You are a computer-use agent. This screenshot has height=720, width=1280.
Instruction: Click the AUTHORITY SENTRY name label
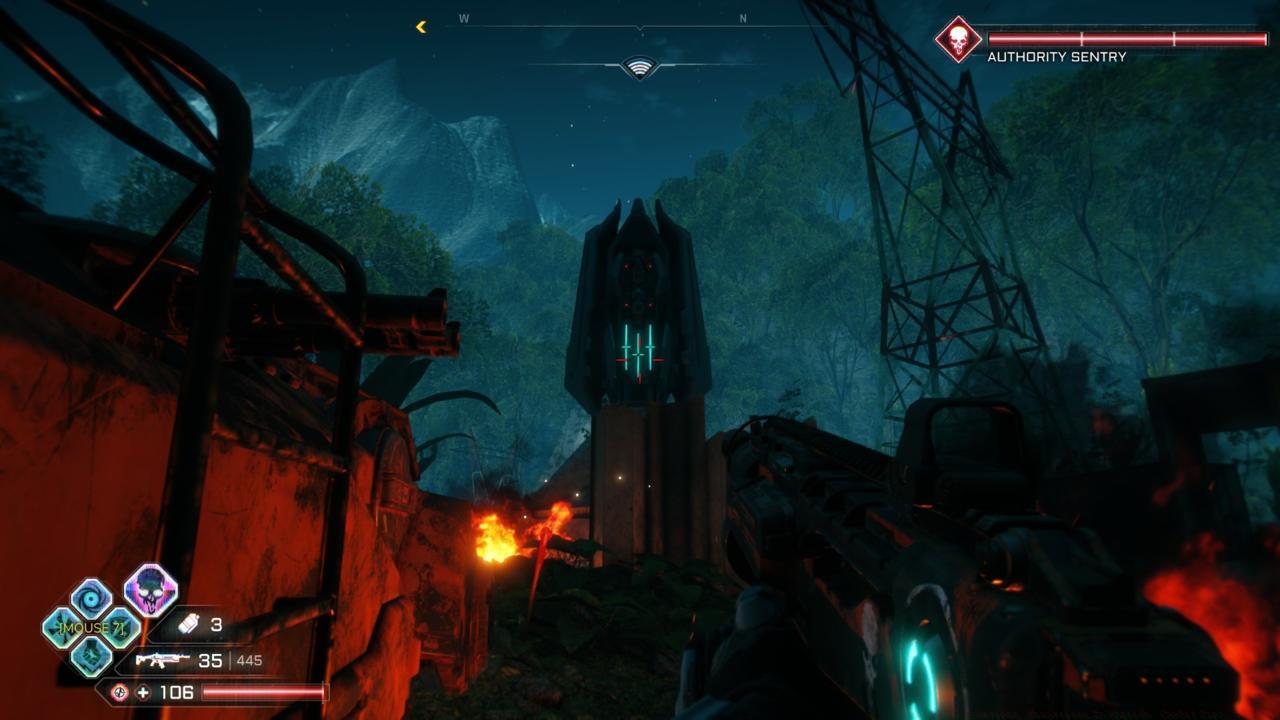point(1057,57)
